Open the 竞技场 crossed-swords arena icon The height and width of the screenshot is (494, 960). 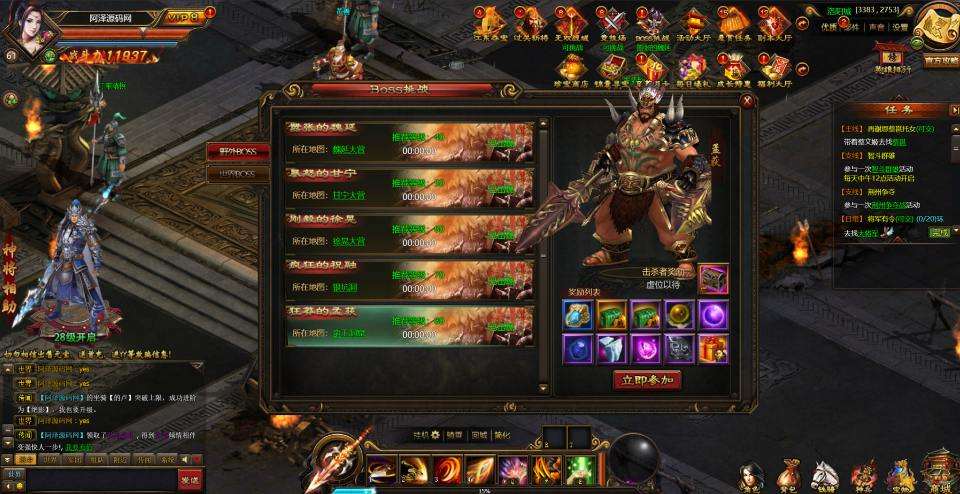click(x=612, y=22)
